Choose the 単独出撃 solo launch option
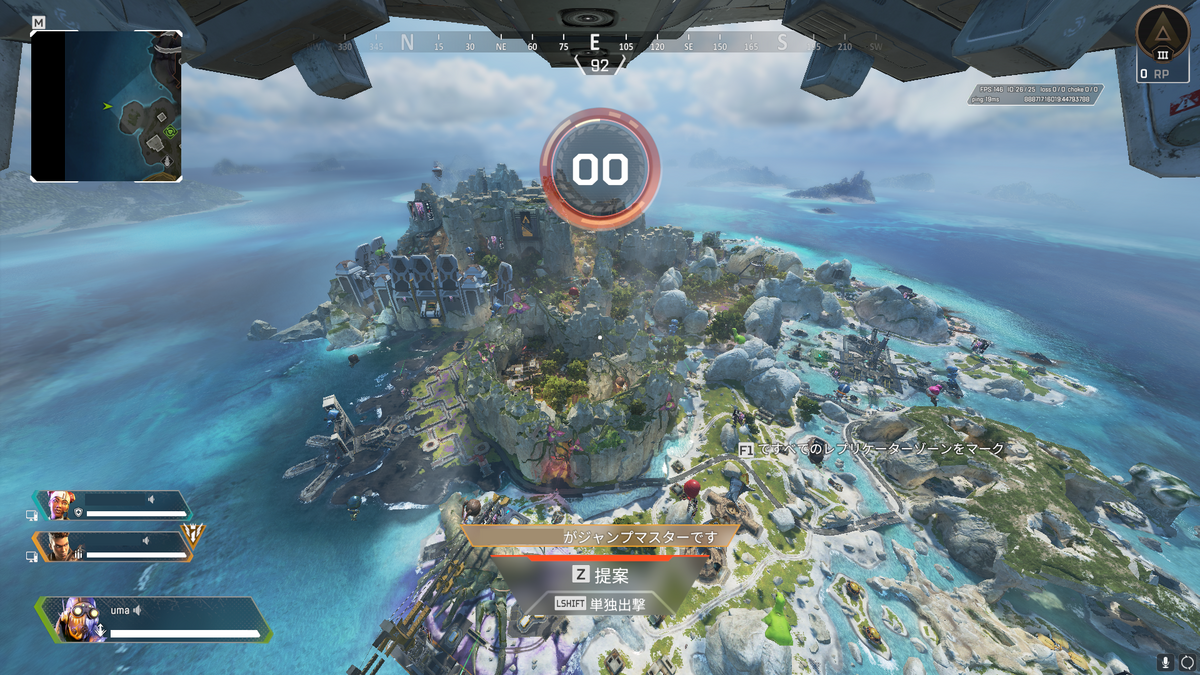Screen dimensions: 1200x675 [x=598, y=604]
